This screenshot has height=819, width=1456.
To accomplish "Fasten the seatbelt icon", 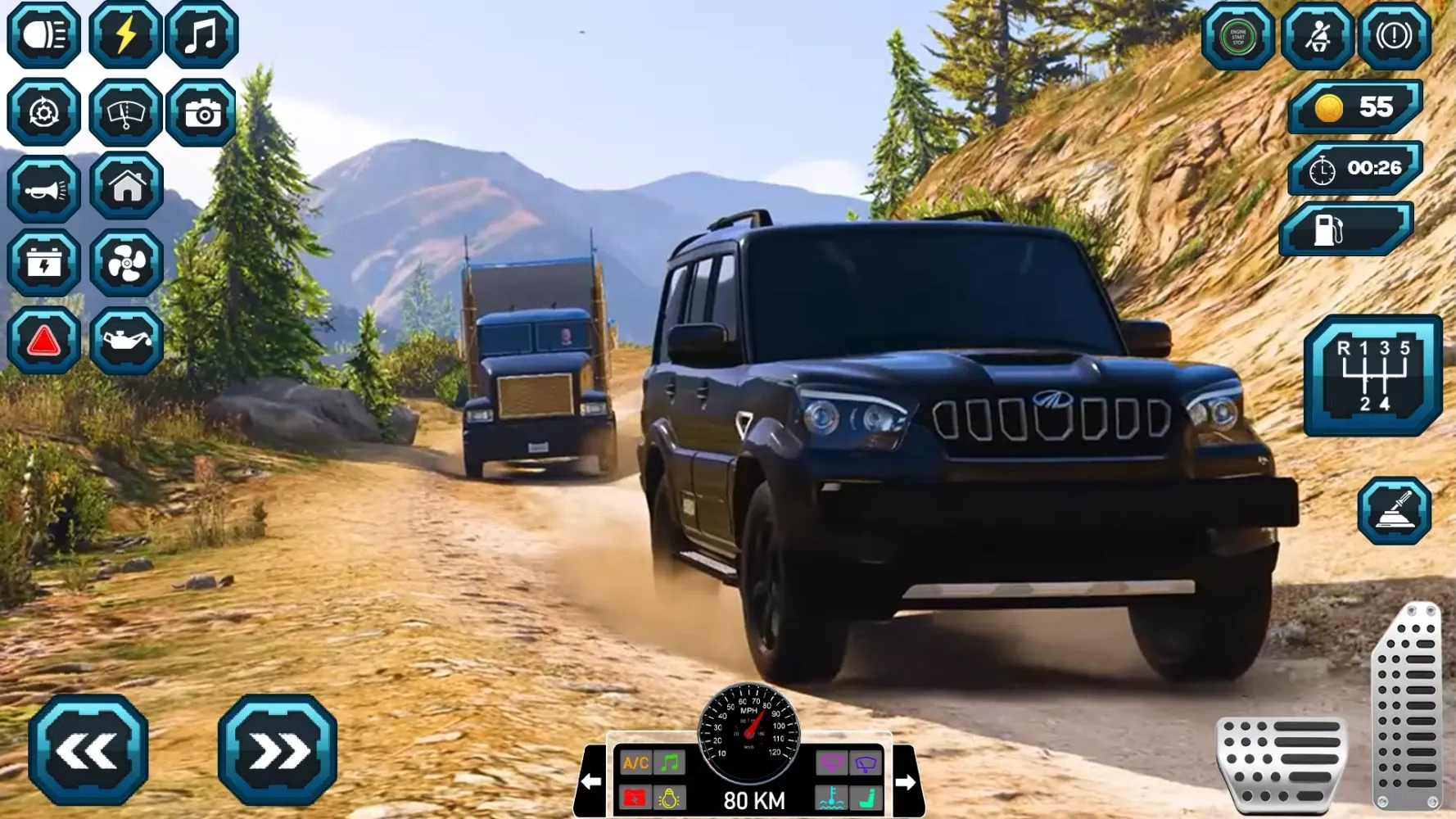I will click(x=1317, y=37).
